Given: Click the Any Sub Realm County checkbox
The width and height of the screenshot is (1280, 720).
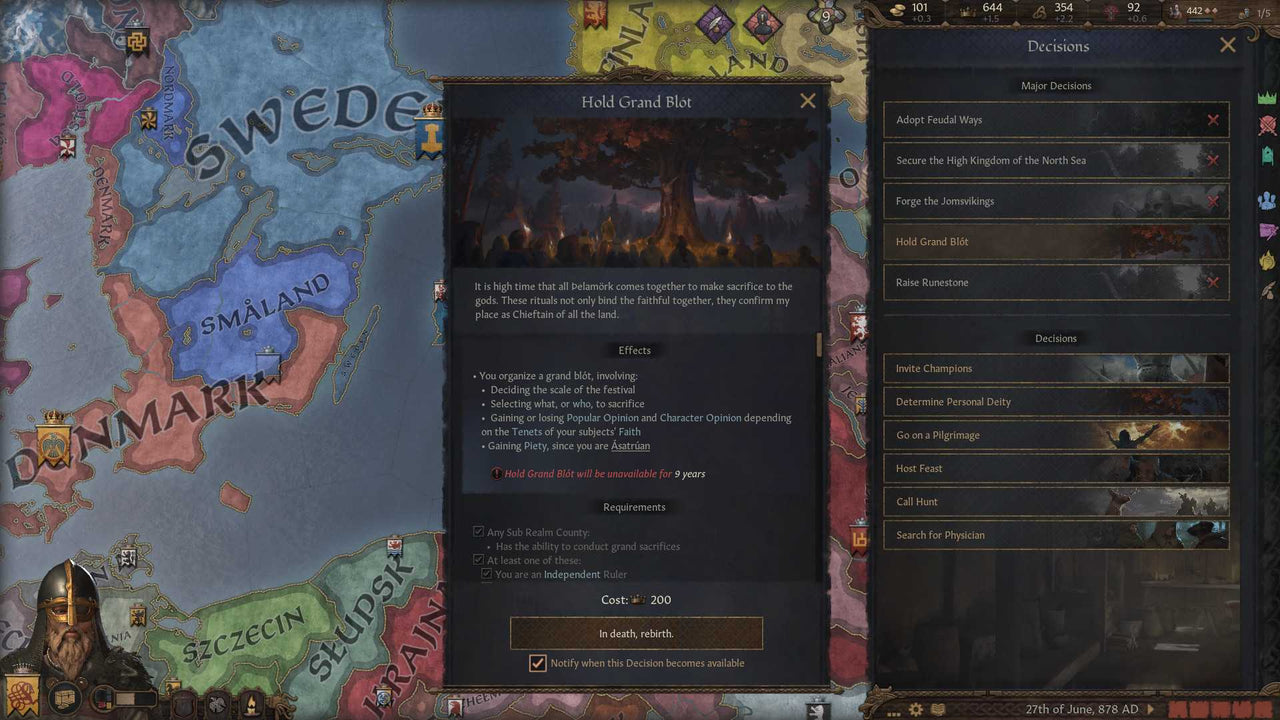Looking at the screenshot, I should point(478,531).
